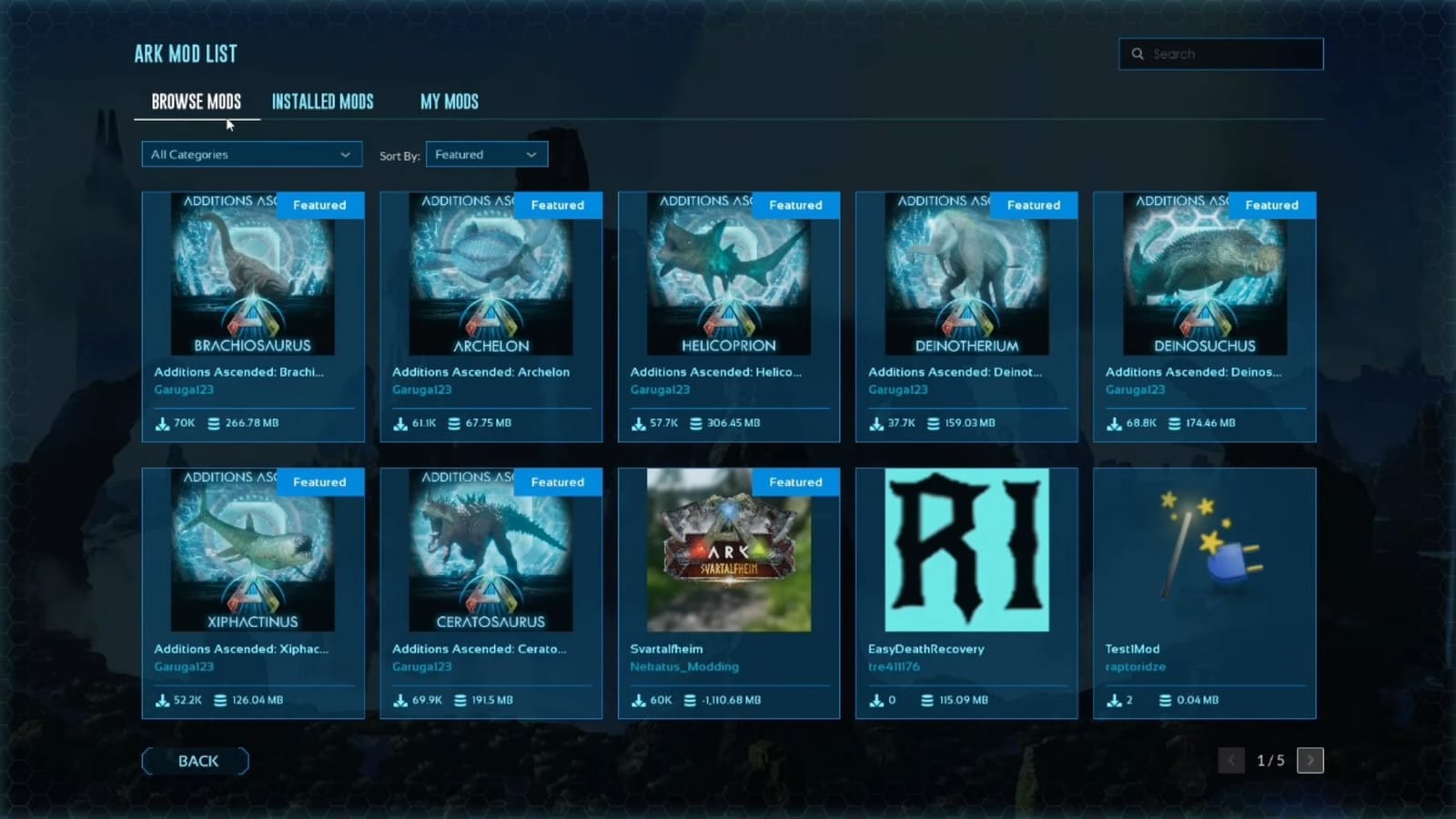Viewport: 1456px width, 819px height.
Task: Open the Sort By dropdown showing Featured
Action: 487,154
